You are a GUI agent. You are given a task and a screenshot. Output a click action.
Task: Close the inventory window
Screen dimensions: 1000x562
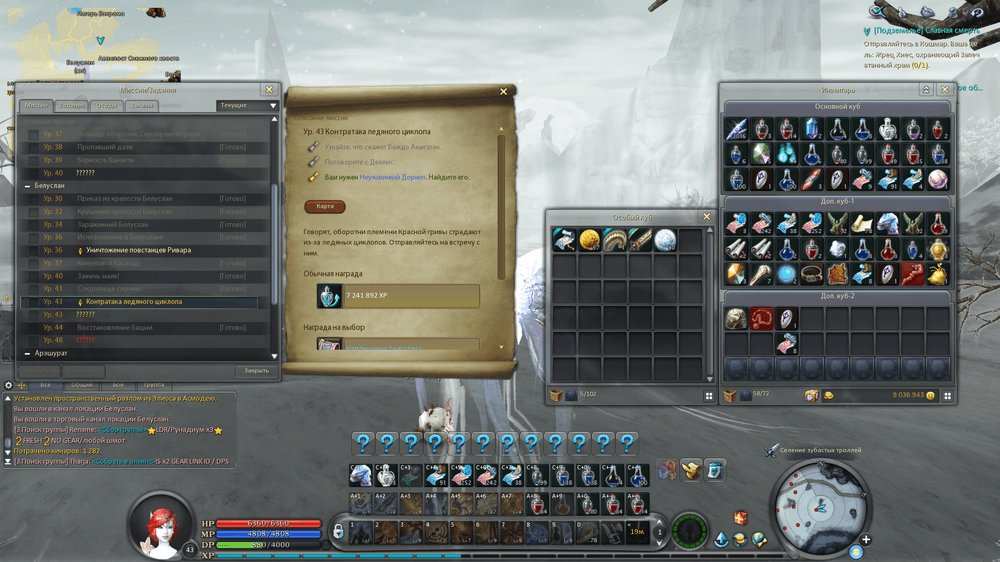click(x=945, y=89)
